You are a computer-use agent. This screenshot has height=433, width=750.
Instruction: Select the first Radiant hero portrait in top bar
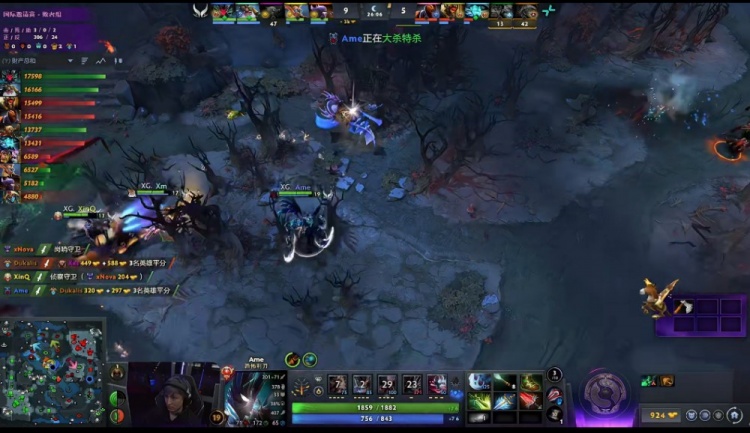(x=222, y=11)
